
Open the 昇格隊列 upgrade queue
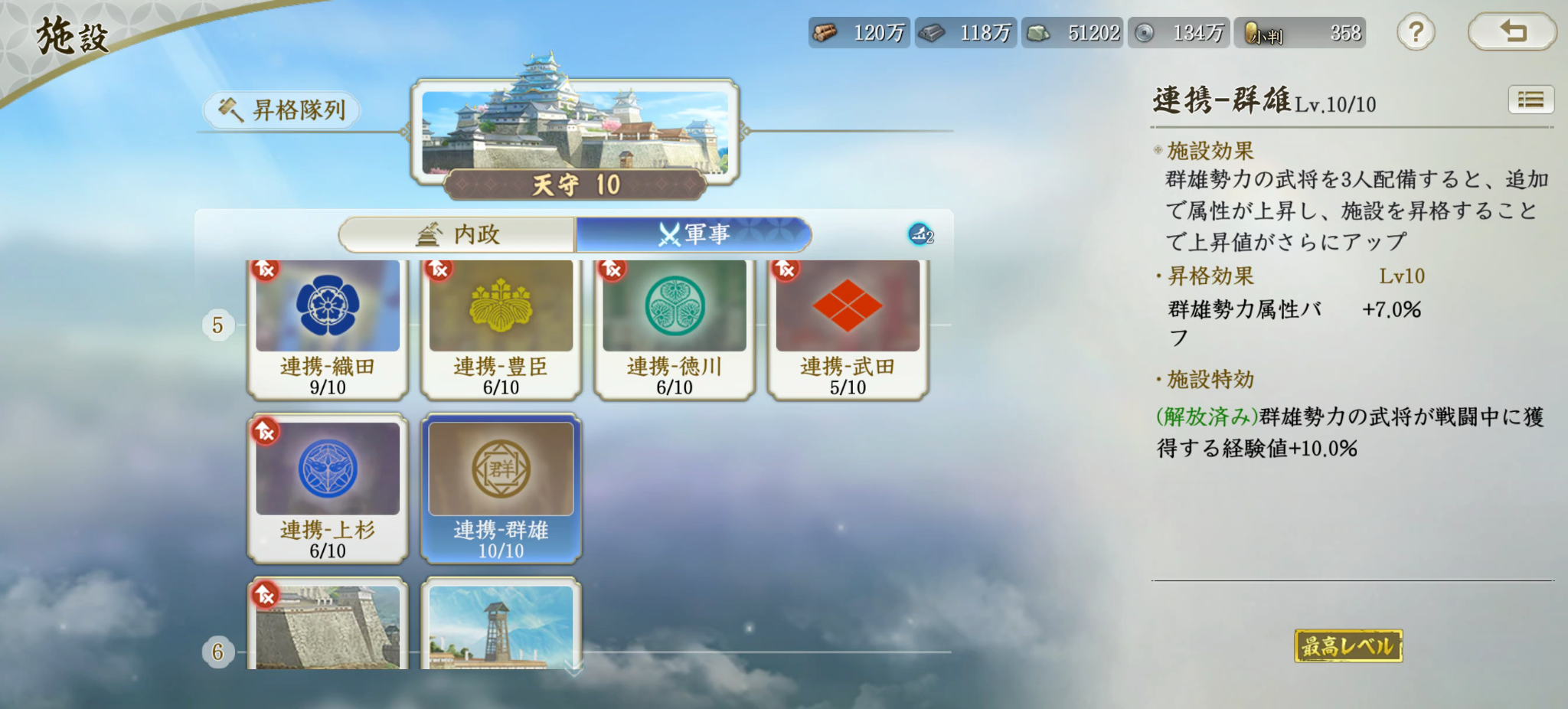[282, 110]
